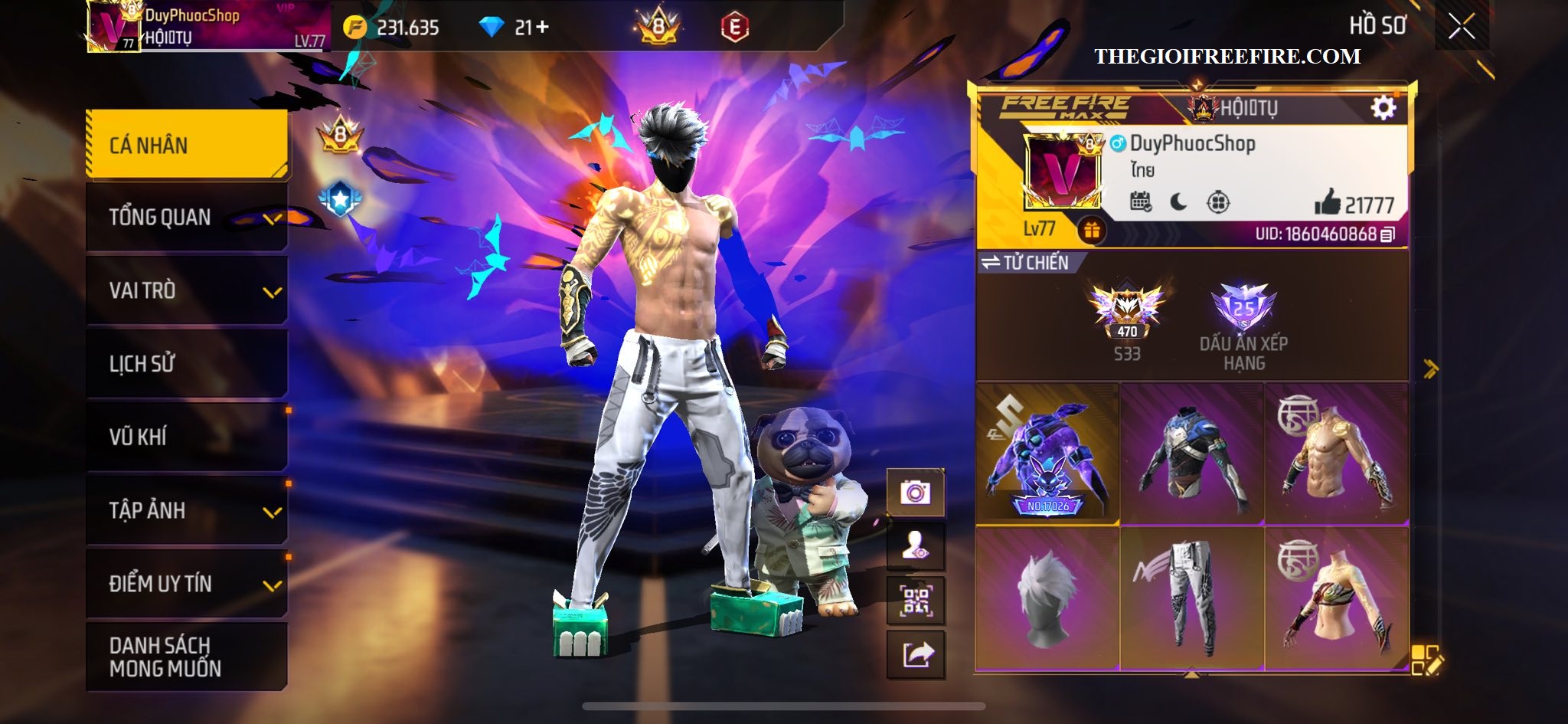Open profile settings gear icon

pyautogui.click(x=1383, y=108)
